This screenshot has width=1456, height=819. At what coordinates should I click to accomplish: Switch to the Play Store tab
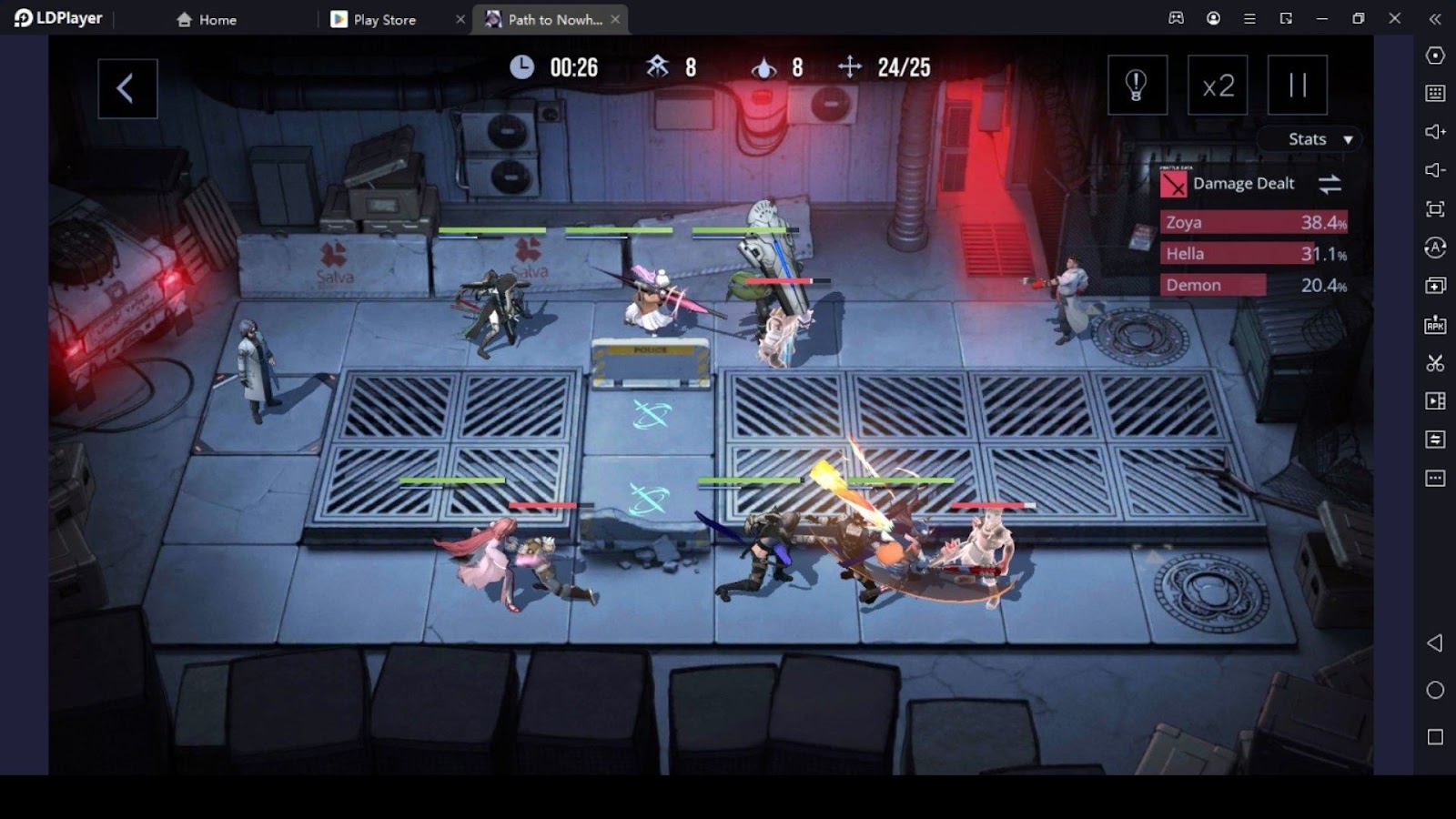coord(384,19)
